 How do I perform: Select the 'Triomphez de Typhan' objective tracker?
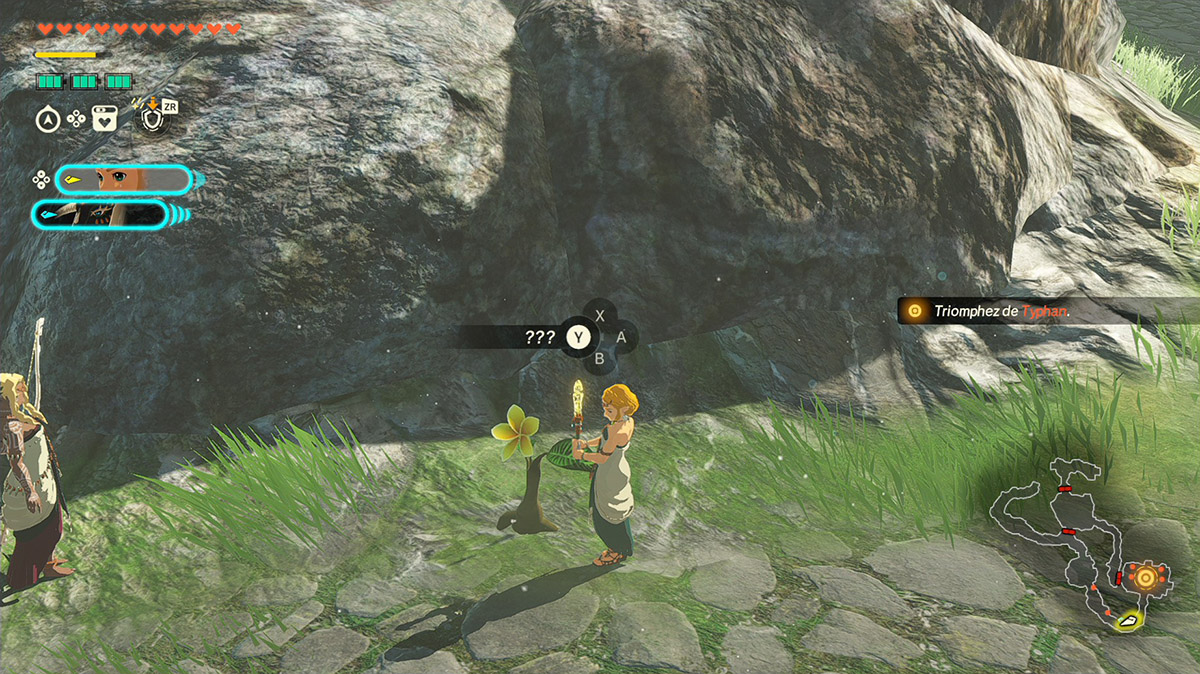(x=1000, y=311)
